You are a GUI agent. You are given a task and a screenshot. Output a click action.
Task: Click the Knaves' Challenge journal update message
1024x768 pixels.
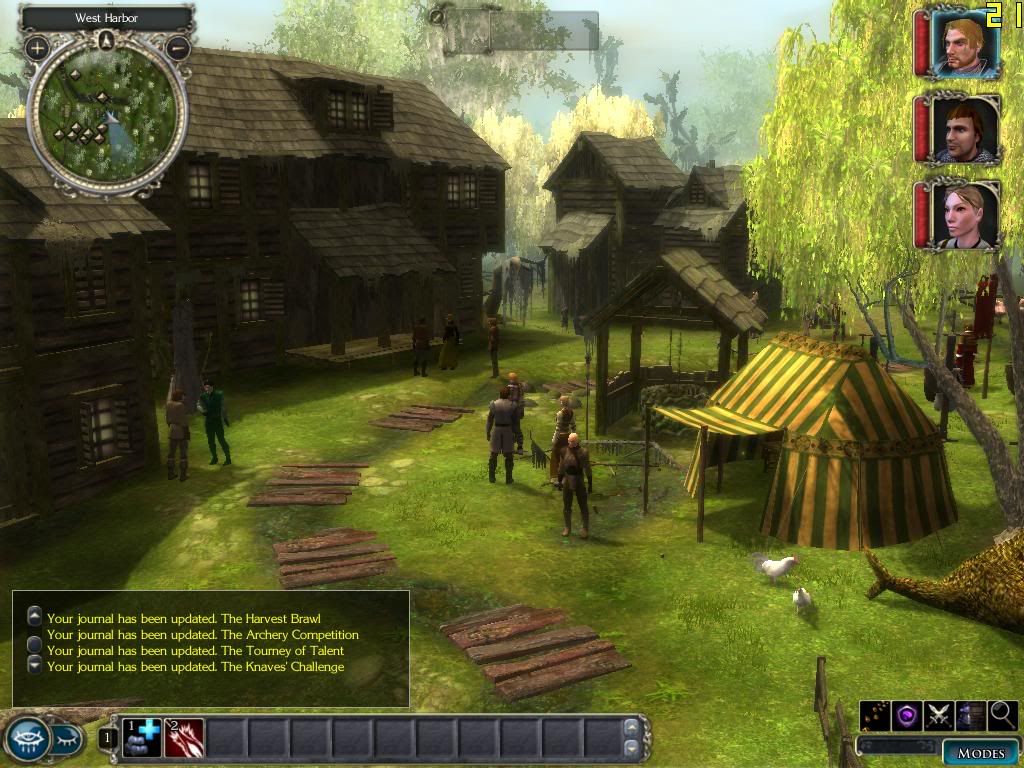(x=195, y=667)
